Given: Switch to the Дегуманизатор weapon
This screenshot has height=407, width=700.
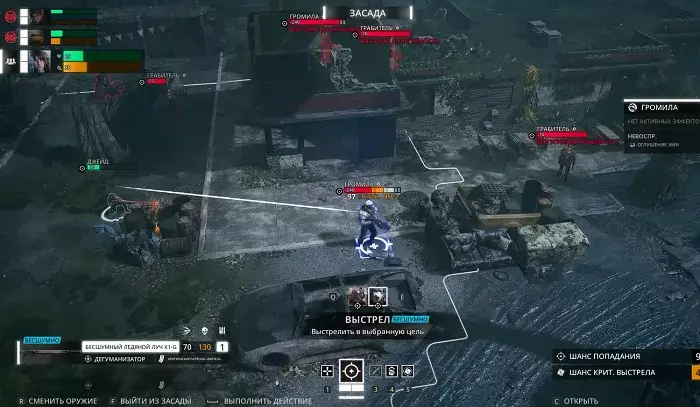Looking at the screenshot, I should (120, 359).
